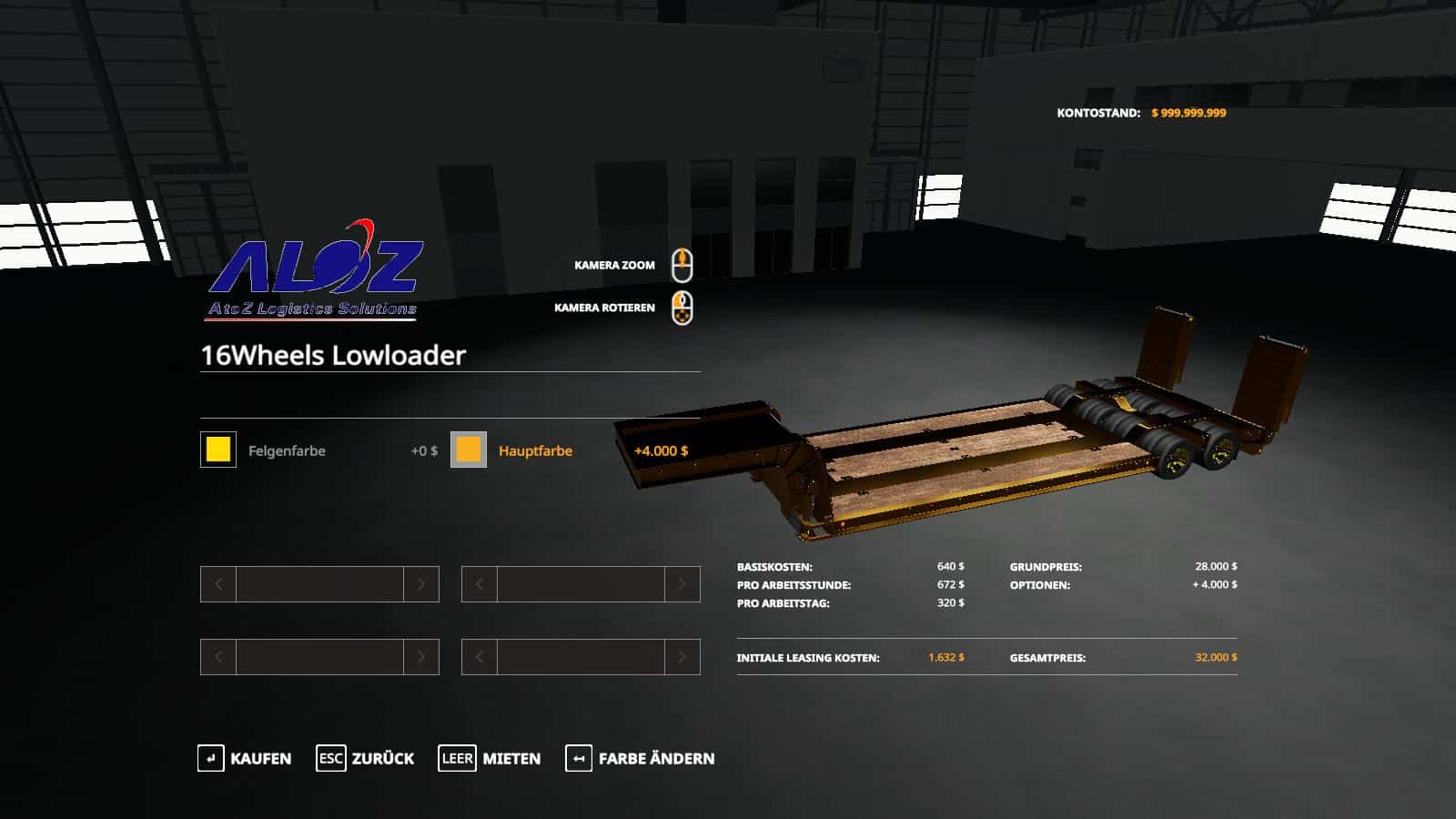Select the yellow Felgenfarbe color swatch
The image size is (1456, 819).
click(x=218, y=450)
